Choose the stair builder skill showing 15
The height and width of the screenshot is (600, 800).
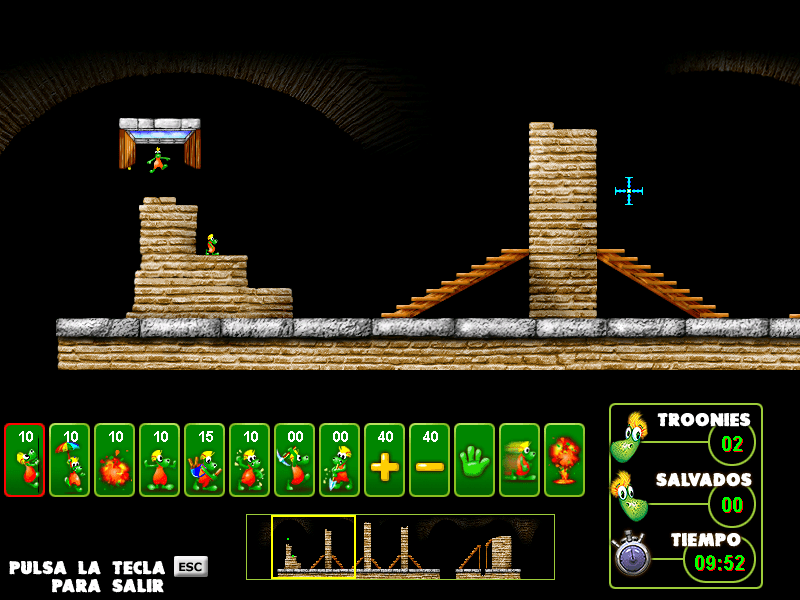(205, 460)
